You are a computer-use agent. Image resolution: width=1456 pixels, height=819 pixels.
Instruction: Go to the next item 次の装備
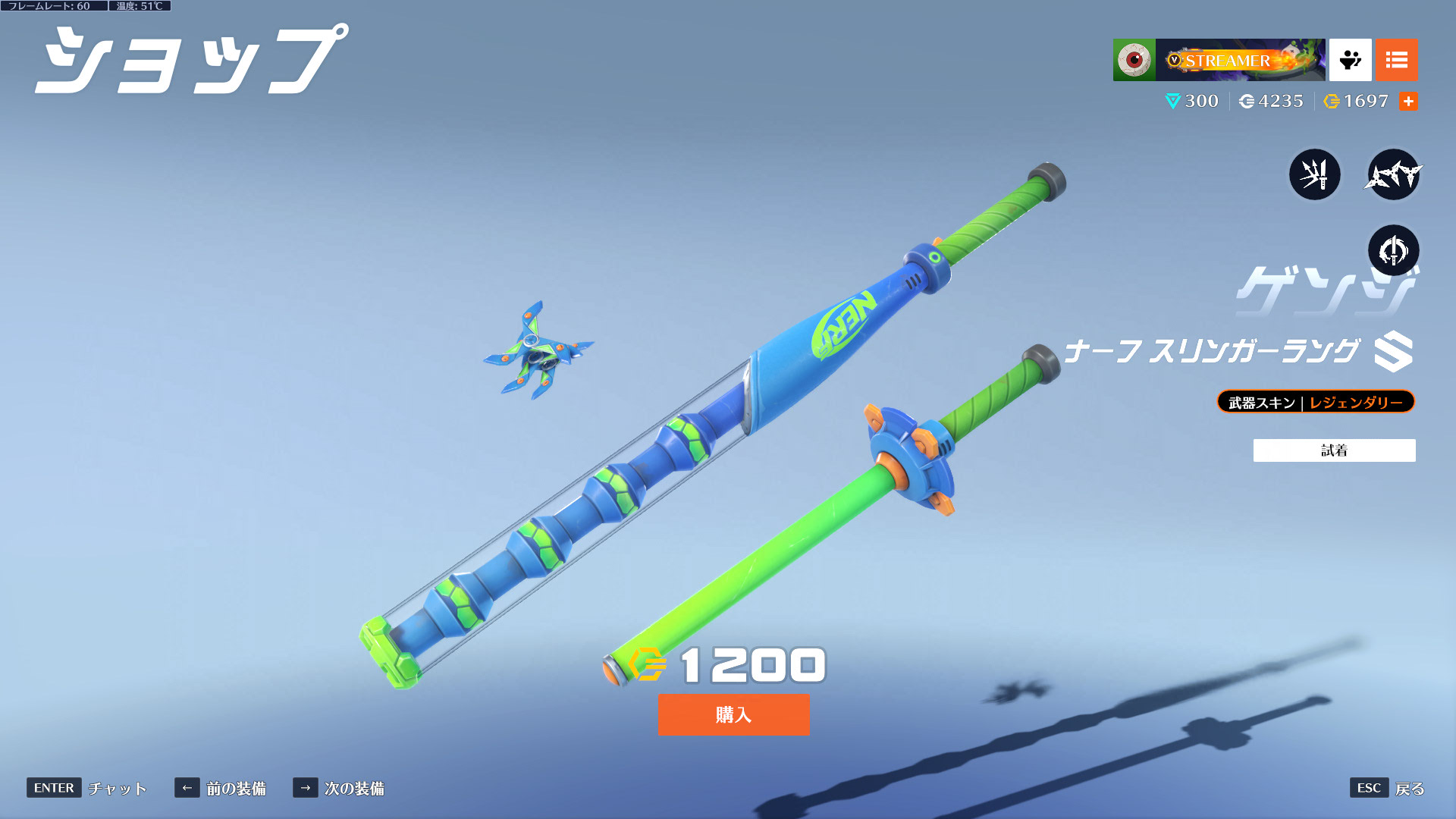339,788
